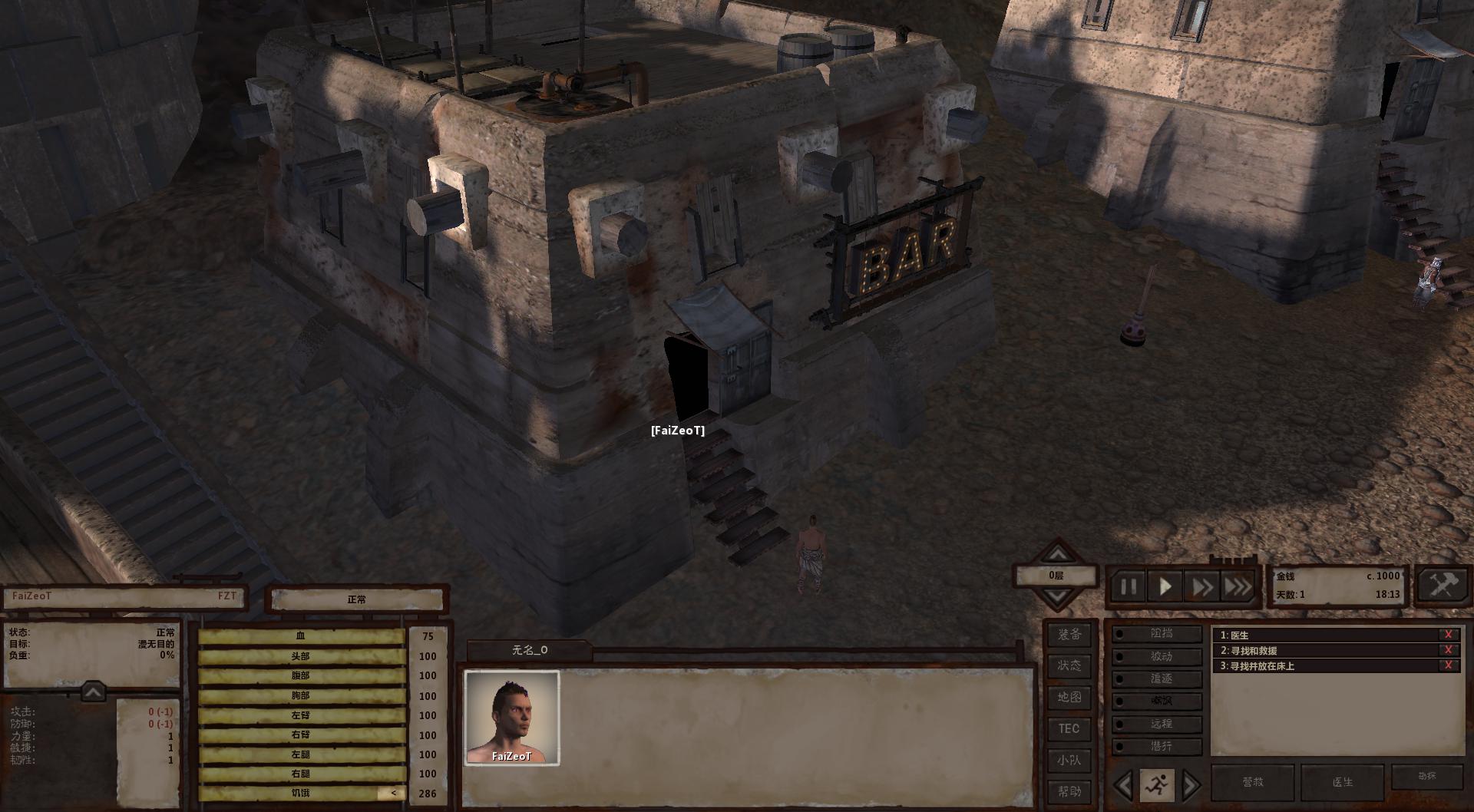Open the 状态 (status) panel
This screenshot has height=812, width=1474.
coord(1069,665)
